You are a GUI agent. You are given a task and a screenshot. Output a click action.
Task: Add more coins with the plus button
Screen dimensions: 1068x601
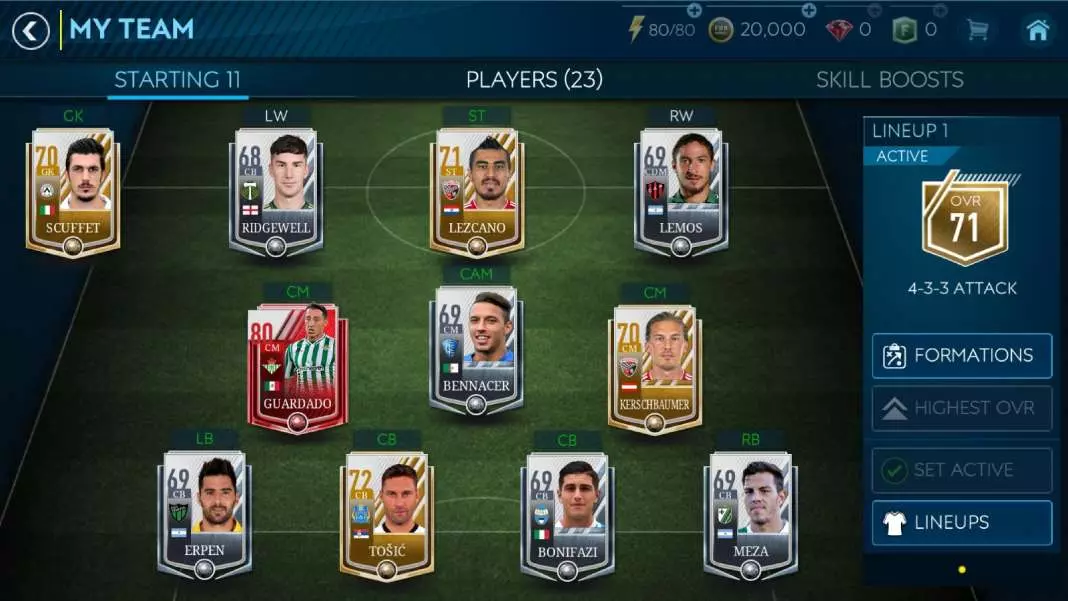tap(809, 10)
